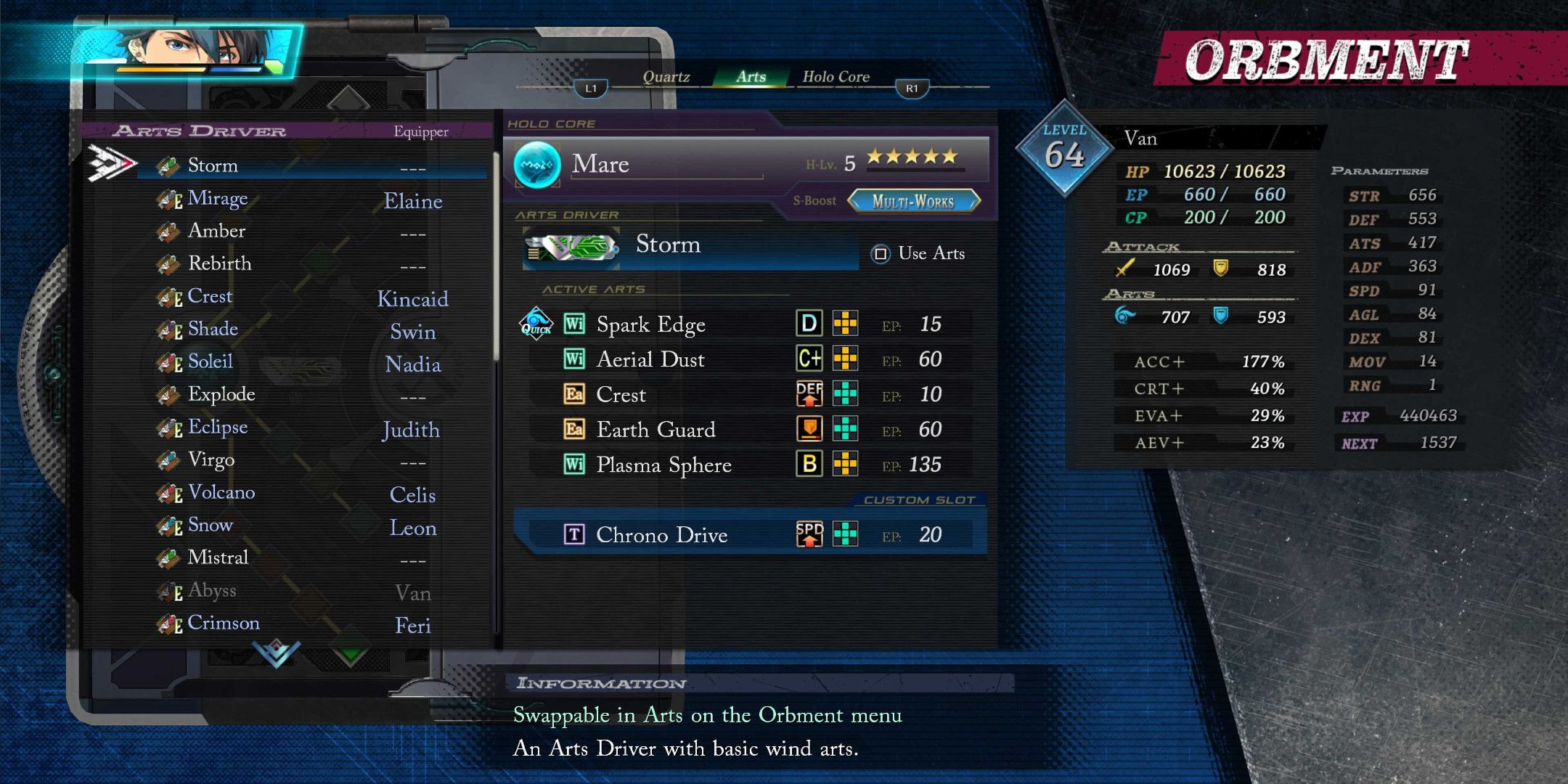This screenshot has width=1568, height=784.
Task: Click the T time element icon on Chrono Drive
Action: point(573,535)
